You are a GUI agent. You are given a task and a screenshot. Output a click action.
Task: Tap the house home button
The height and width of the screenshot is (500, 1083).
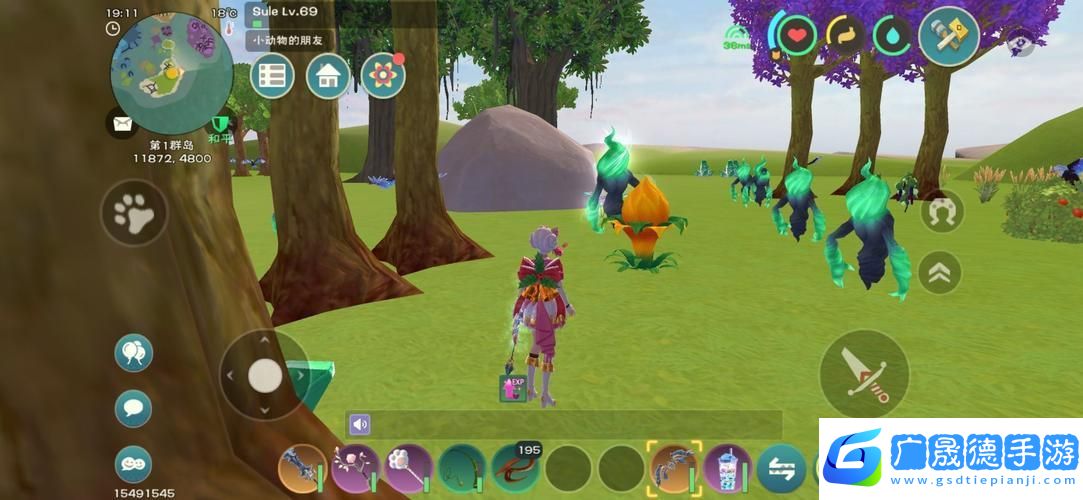click(327, 76)
